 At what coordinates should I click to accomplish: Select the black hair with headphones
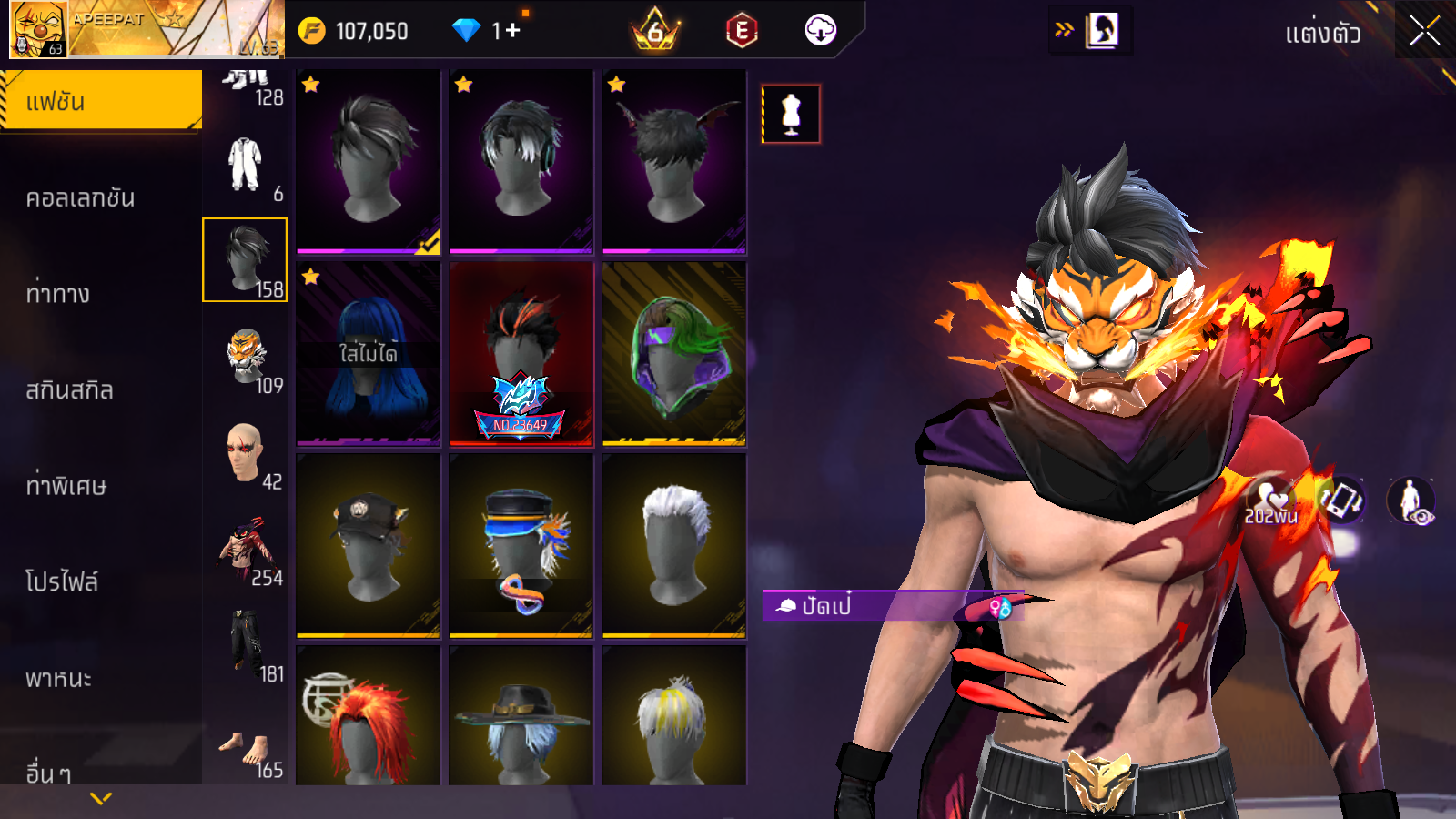(x=521, y=161)
